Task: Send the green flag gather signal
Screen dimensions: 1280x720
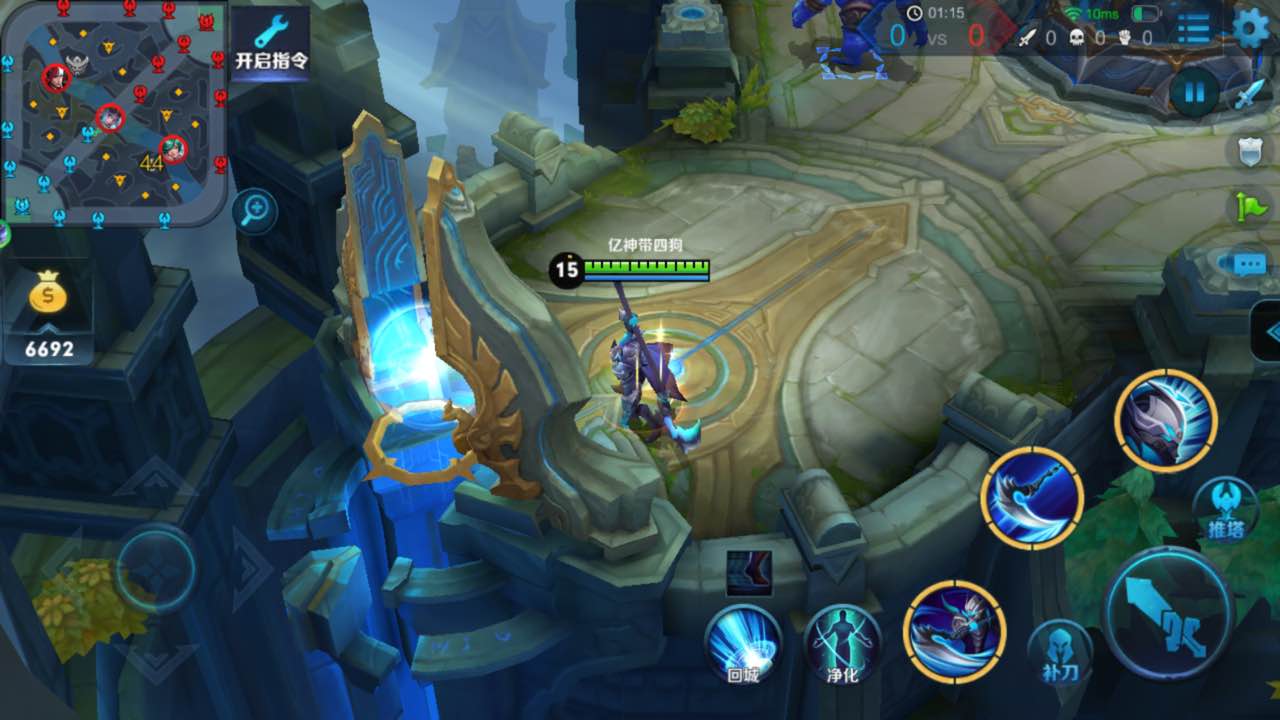Action: pos(1250,207)
